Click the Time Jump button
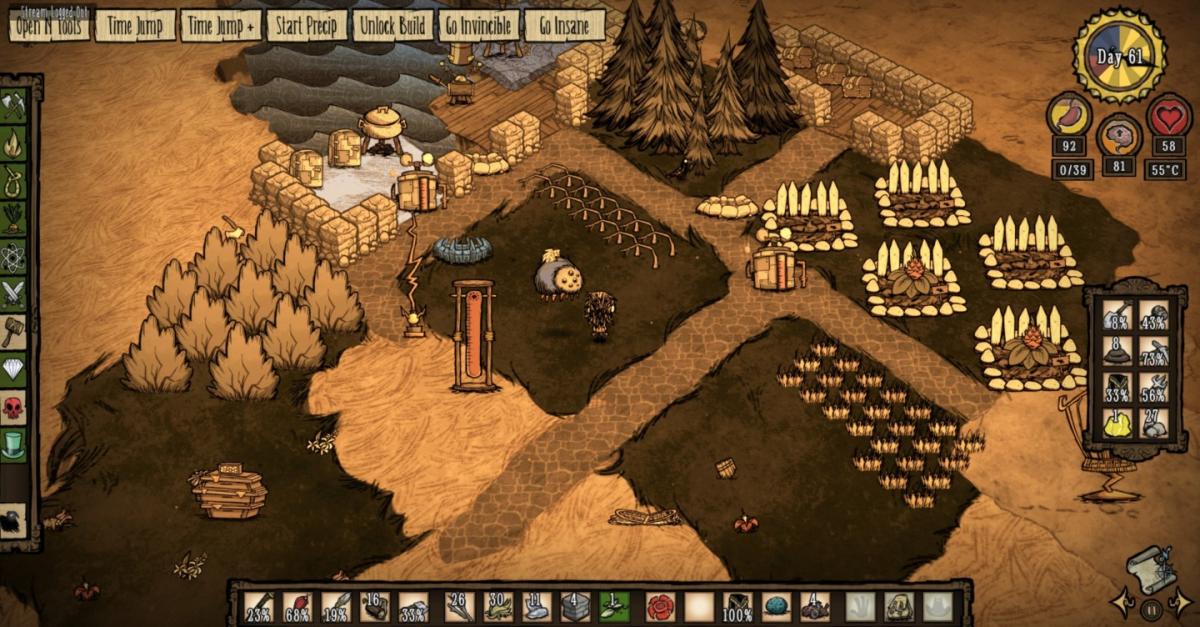 click(135, 26)
